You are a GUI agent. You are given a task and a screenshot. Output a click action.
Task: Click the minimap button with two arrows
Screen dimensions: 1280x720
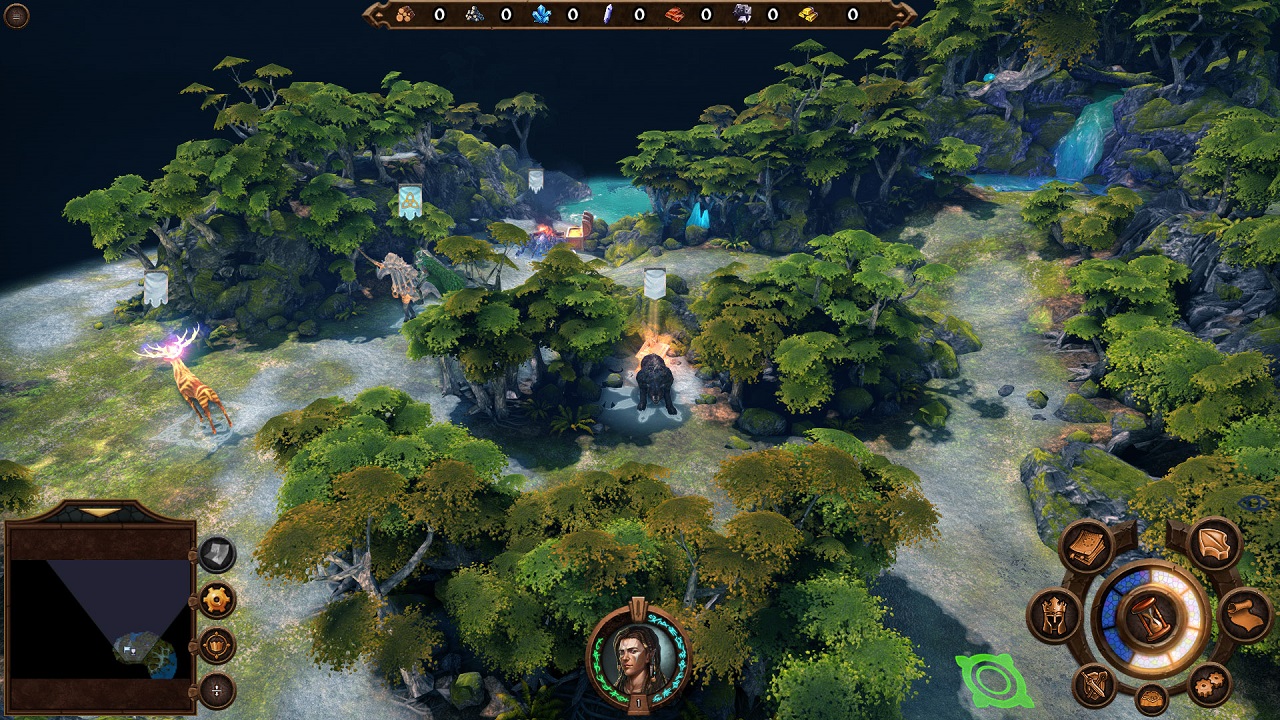click(217, 690)
